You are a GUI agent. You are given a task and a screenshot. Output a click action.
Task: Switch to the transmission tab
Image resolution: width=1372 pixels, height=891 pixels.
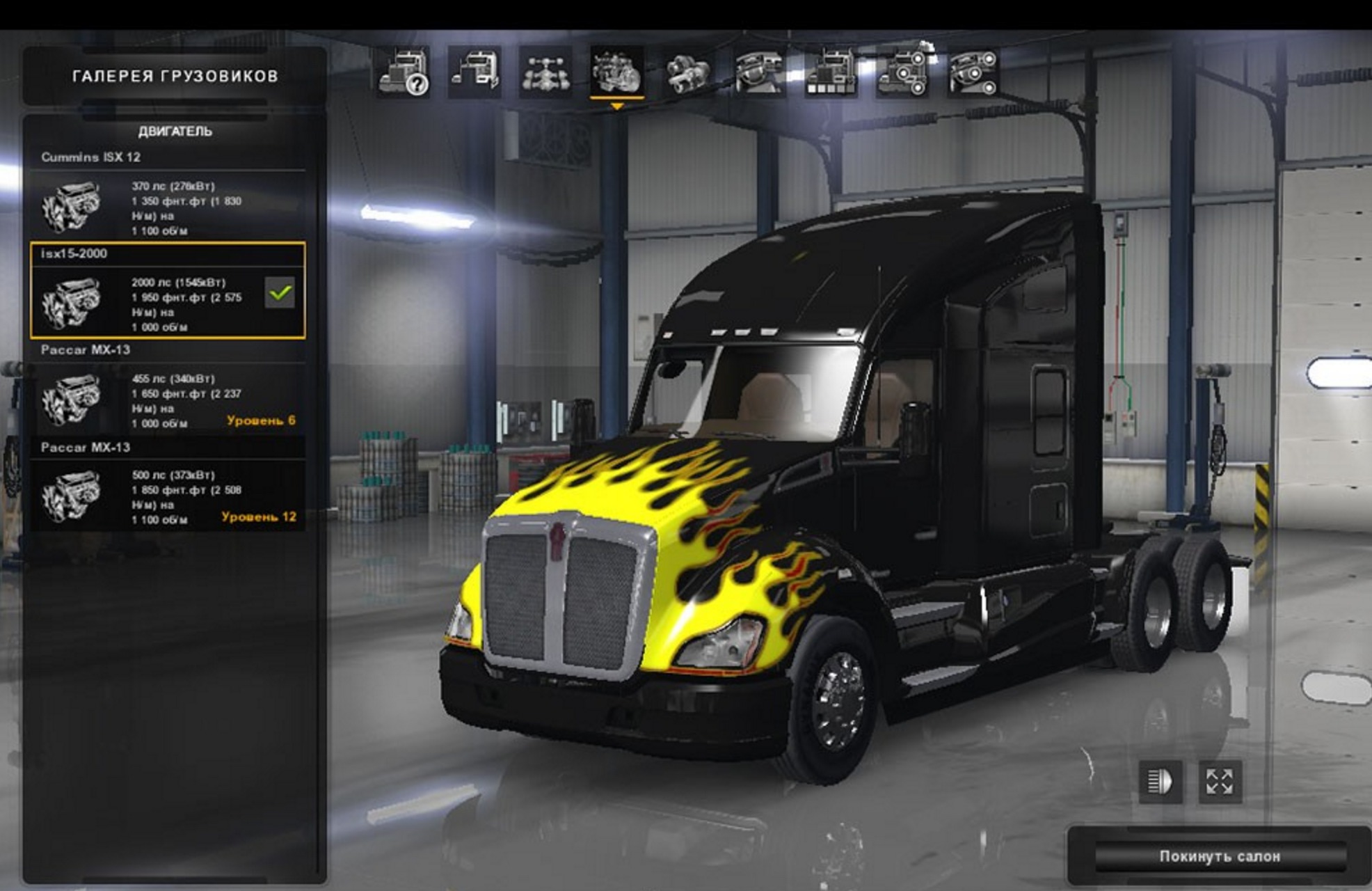(687, 72)
